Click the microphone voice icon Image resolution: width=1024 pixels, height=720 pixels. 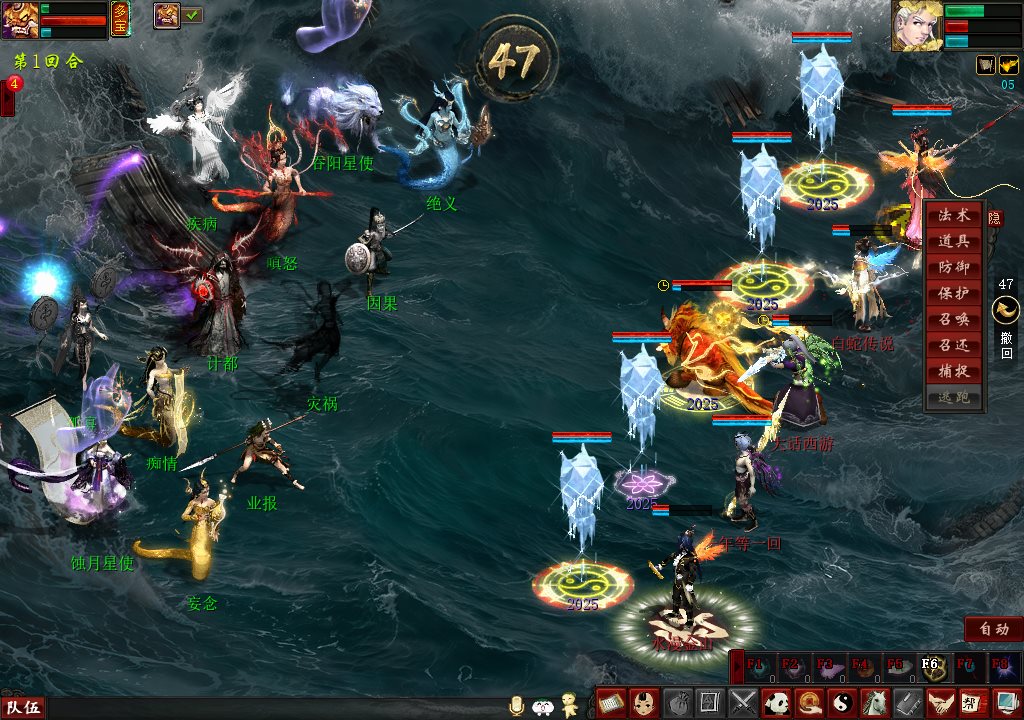coord(517,705)
